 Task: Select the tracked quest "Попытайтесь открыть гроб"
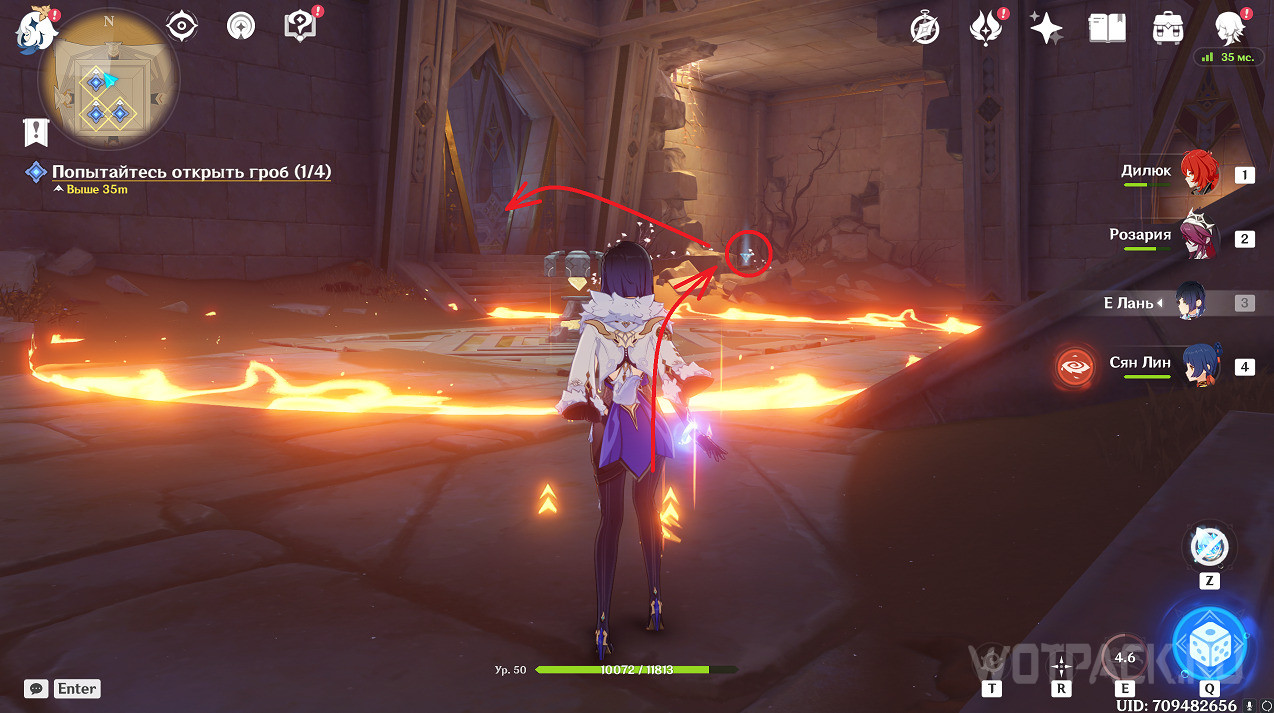coord(191,172)
